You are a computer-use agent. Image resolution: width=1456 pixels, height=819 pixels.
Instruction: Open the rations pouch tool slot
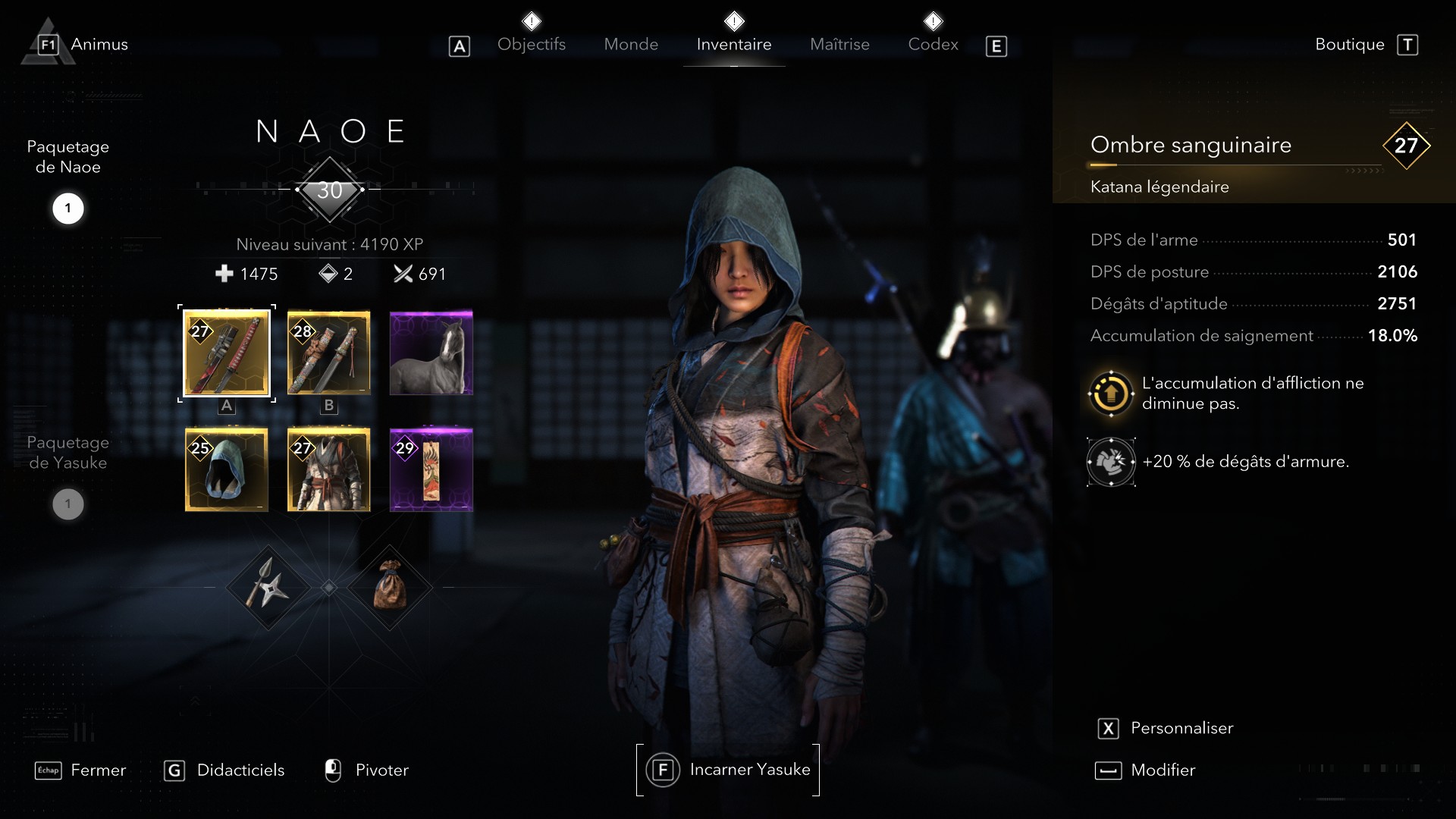(391, 588)
